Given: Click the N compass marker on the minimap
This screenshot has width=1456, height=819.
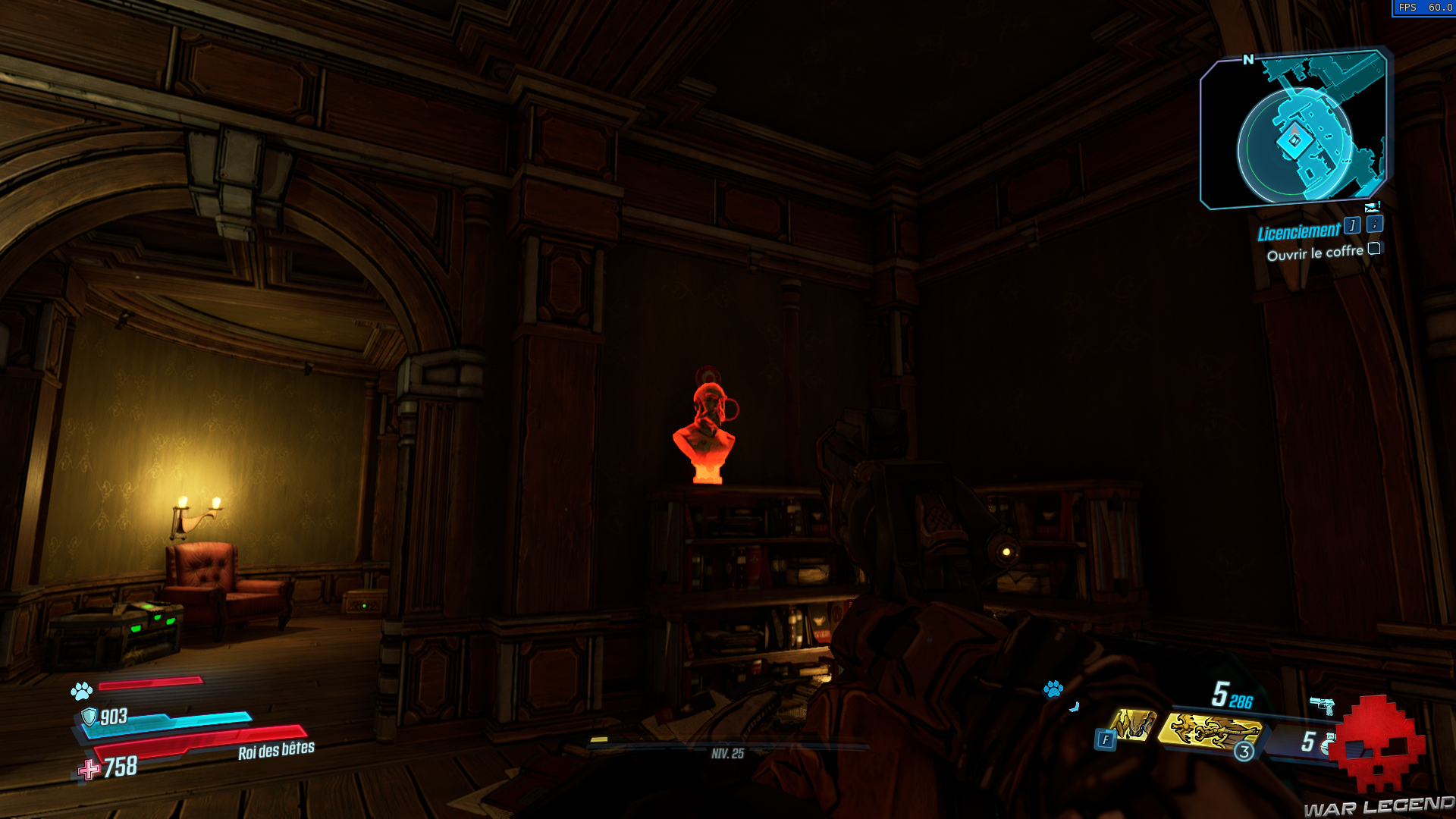Looking at the screenshot, I should click(x=1249, y=58).
